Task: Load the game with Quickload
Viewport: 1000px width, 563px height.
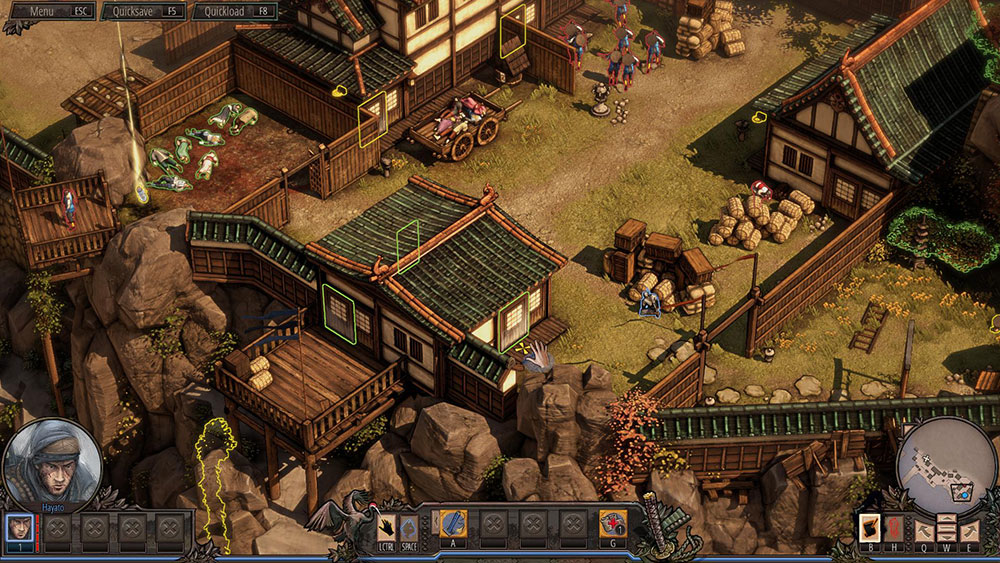Action: (x=234, y=11)
